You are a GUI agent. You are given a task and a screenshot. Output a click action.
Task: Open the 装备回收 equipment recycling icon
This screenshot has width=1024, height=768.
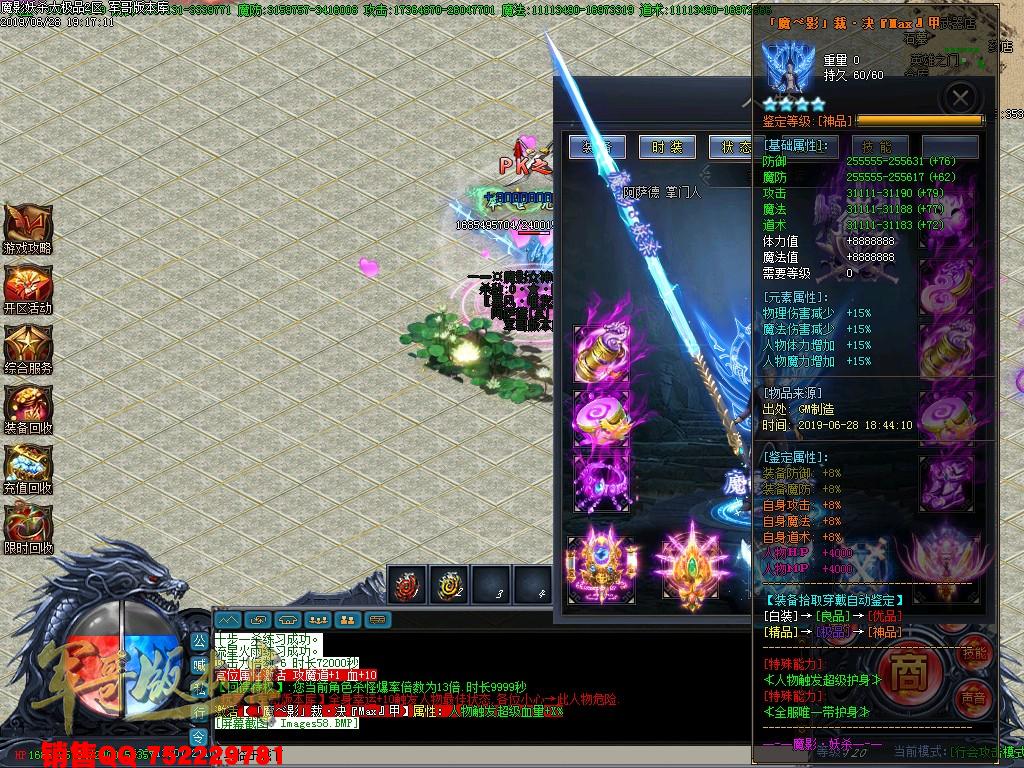[27, 407]
